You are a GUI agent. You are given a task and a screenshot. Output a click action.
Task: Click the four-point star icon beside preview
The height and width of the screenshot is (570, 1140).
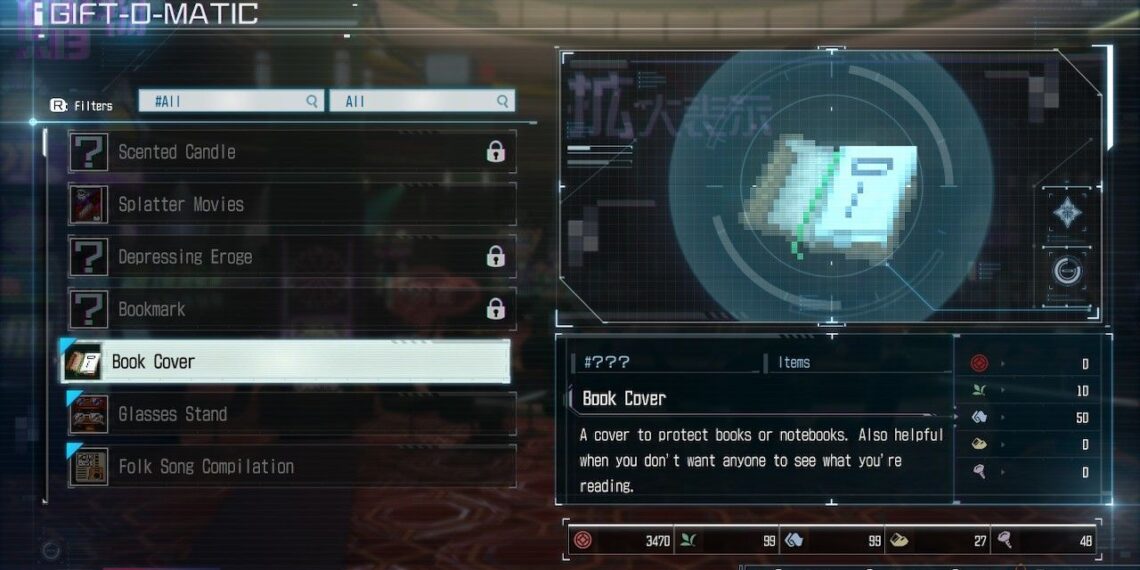tap(1066, 212)
